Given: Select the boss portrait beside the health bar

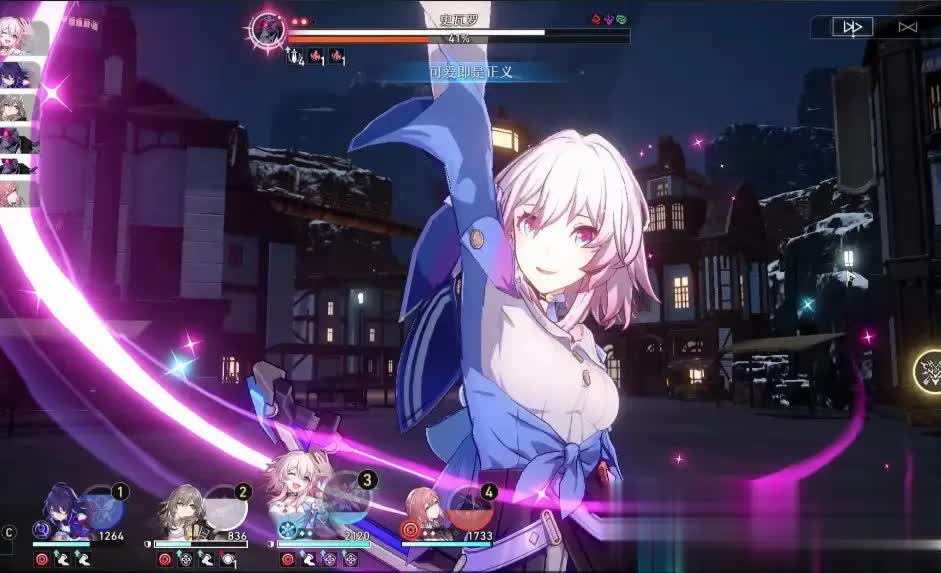Looking at the screenshot, I should [x=268, y=30].
